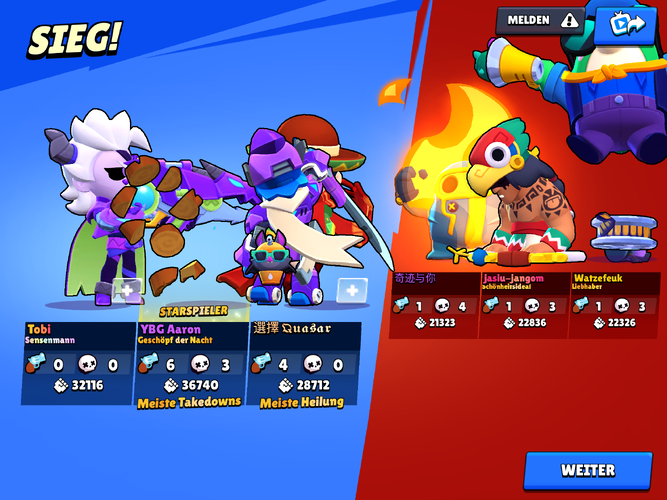667x500 pixels.
Task: Tap the plus button beside Quasar's brawler
Action: pyautogui.click(x=351, y=290)
